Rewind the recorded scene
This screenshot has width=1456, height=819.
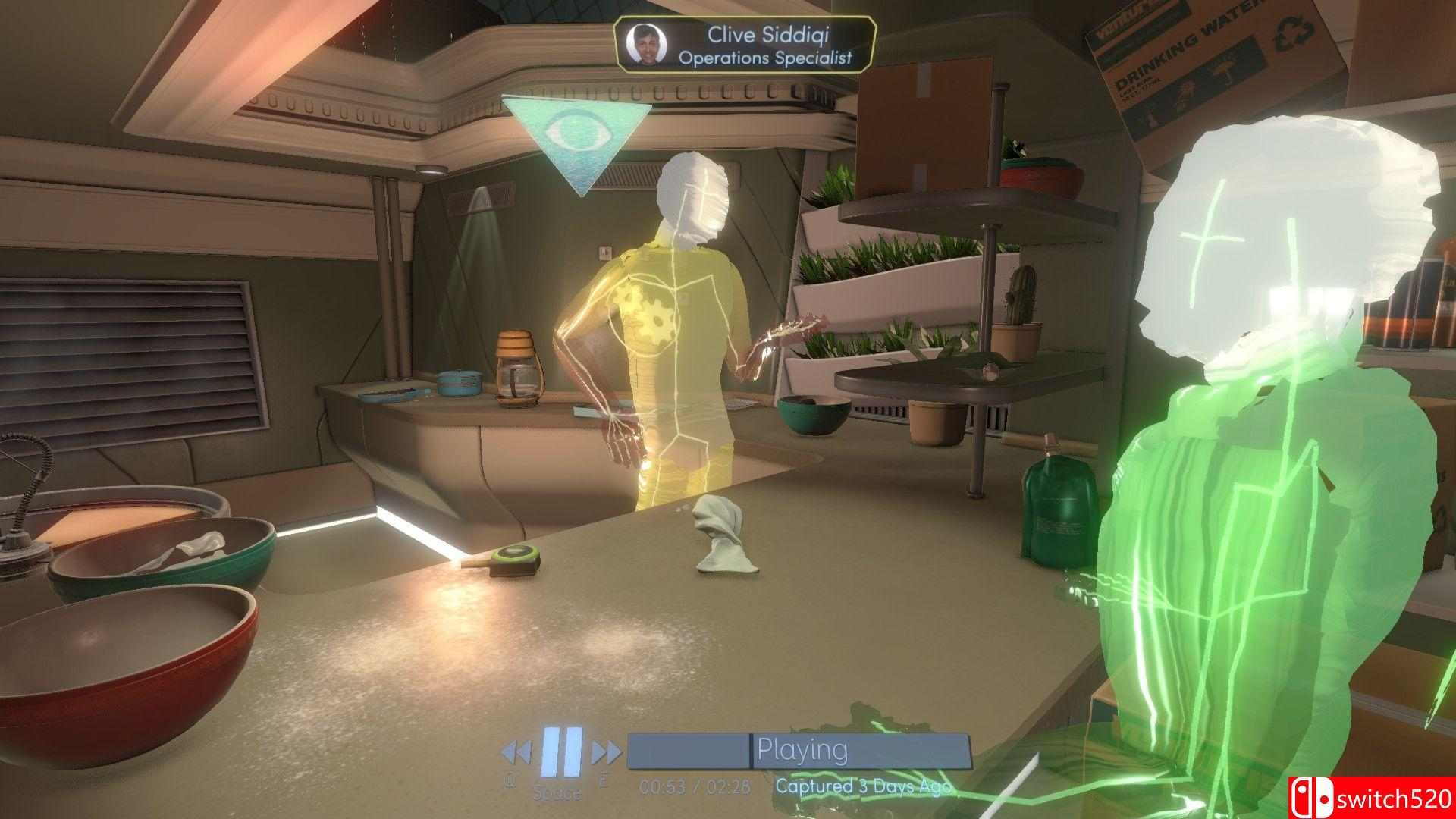516,752
